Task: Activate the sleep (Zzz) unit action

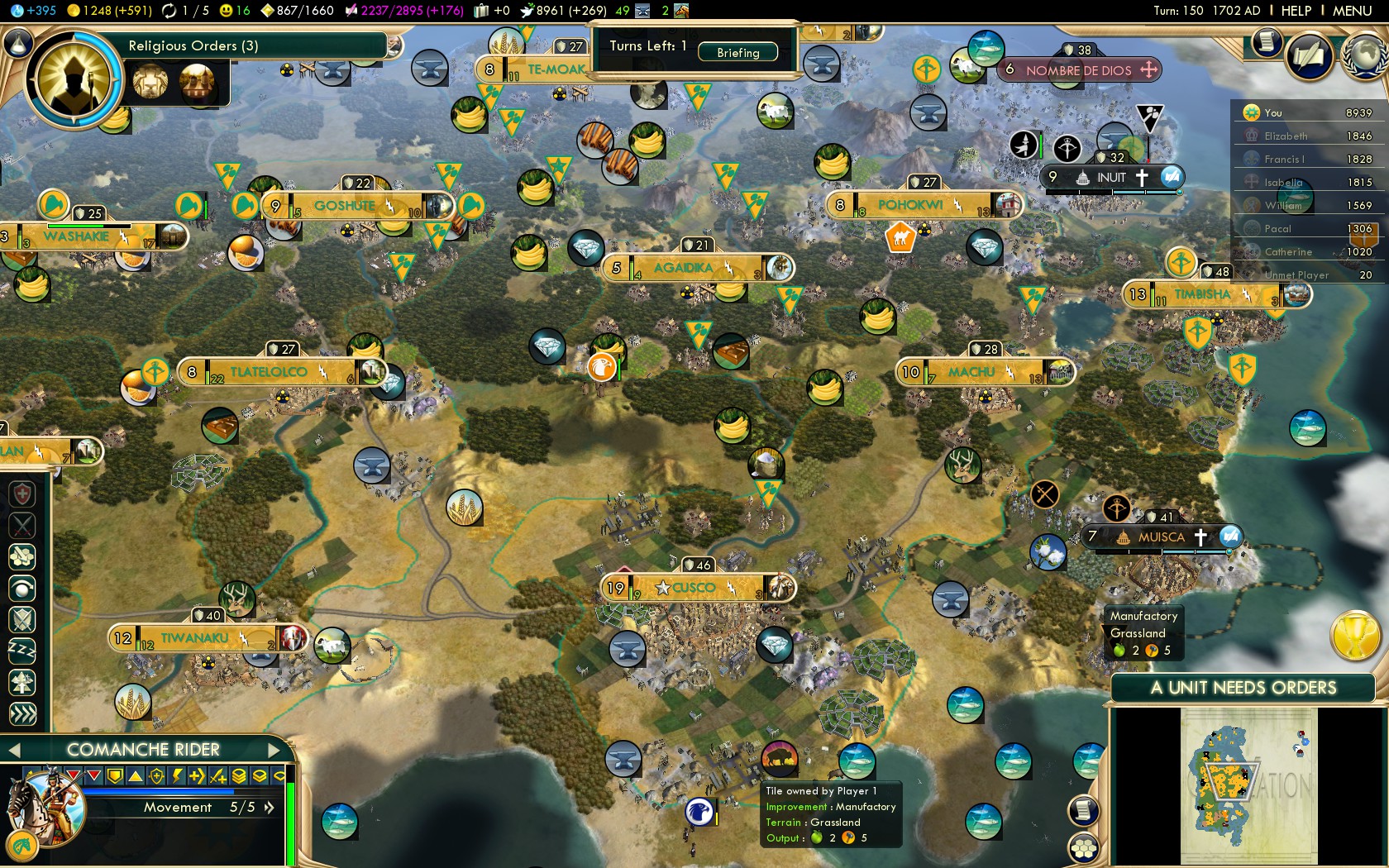Action: click(22, 651)
